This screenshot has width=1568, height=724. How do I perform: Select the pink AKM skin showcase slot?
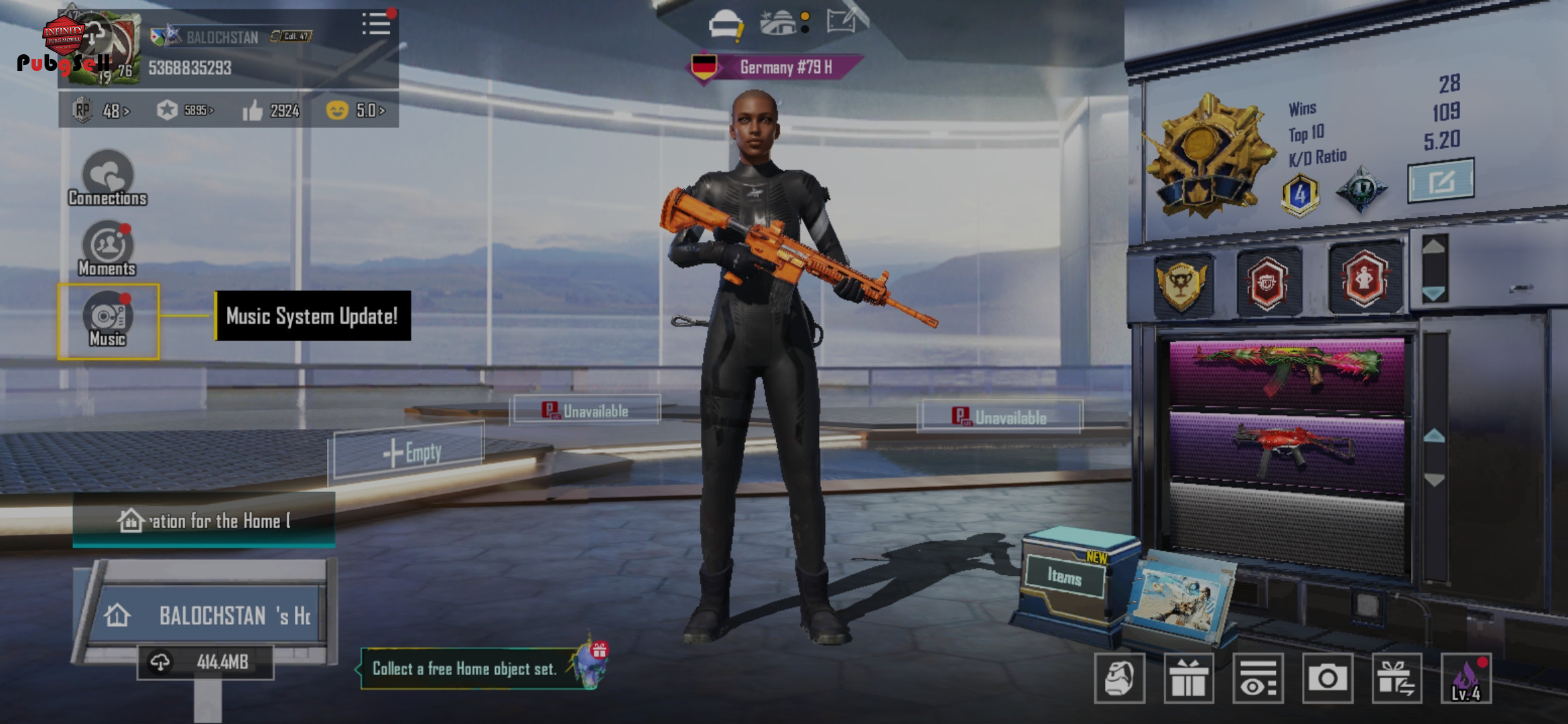[1287, 373]
